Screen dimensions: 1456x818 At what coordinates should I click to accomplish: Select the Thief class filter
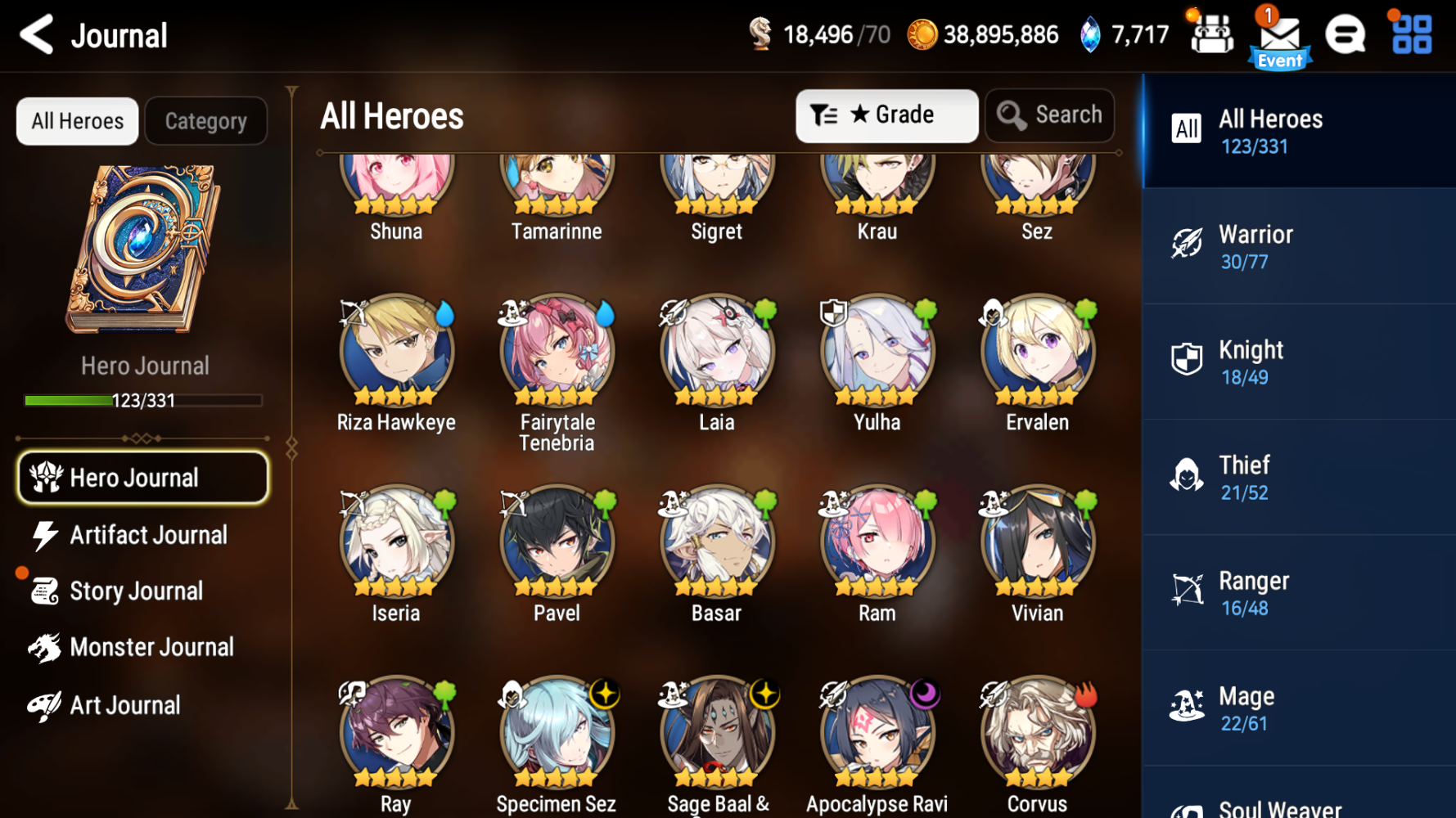click(x=1297, y=477)
